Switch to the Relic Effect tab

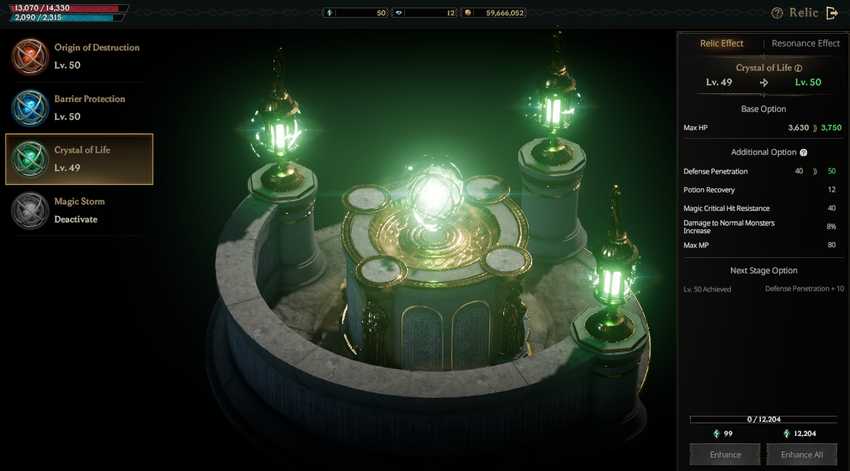click(721, 44)
